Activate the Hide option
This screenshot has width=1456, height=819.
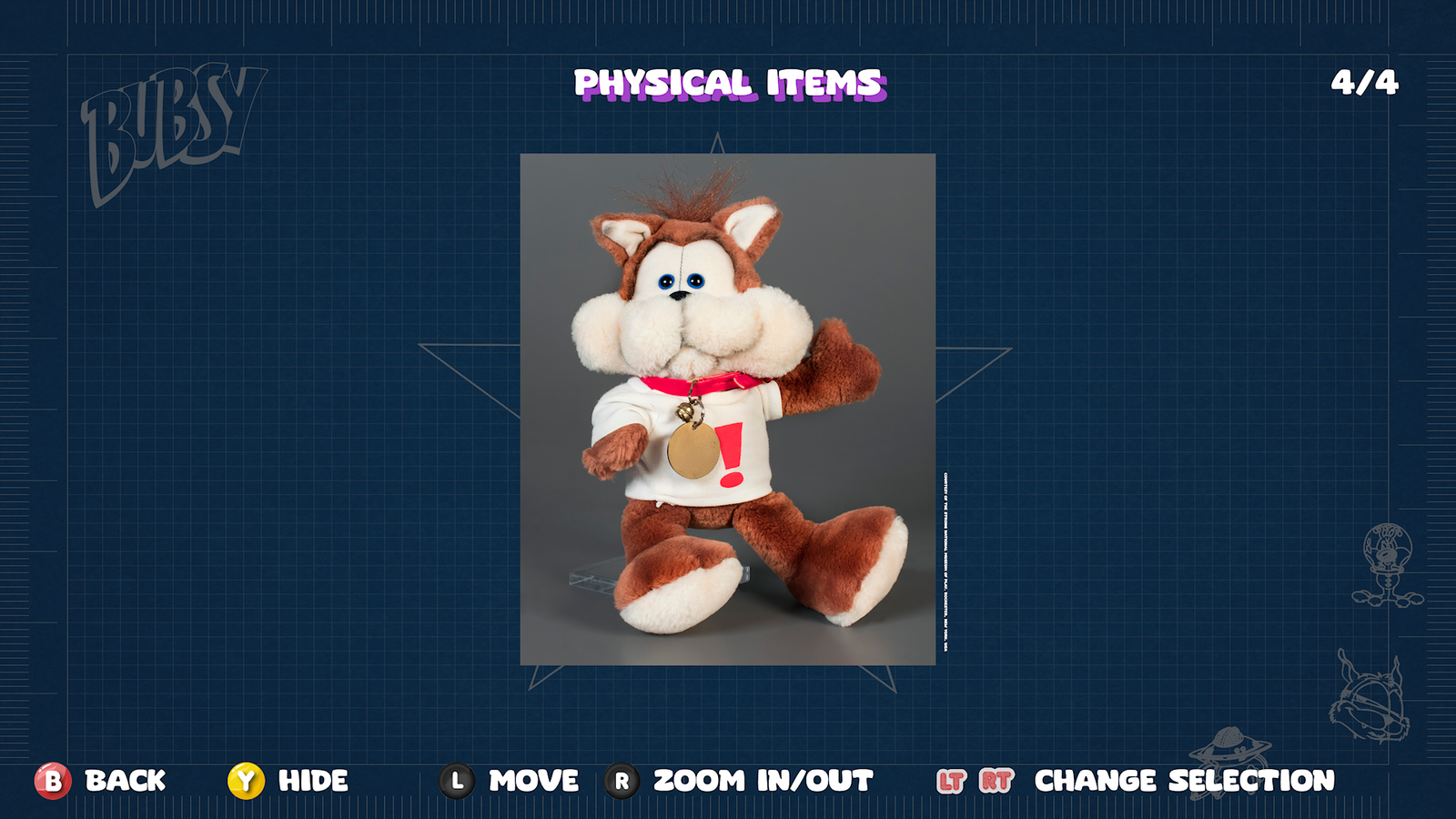point(309,780)
